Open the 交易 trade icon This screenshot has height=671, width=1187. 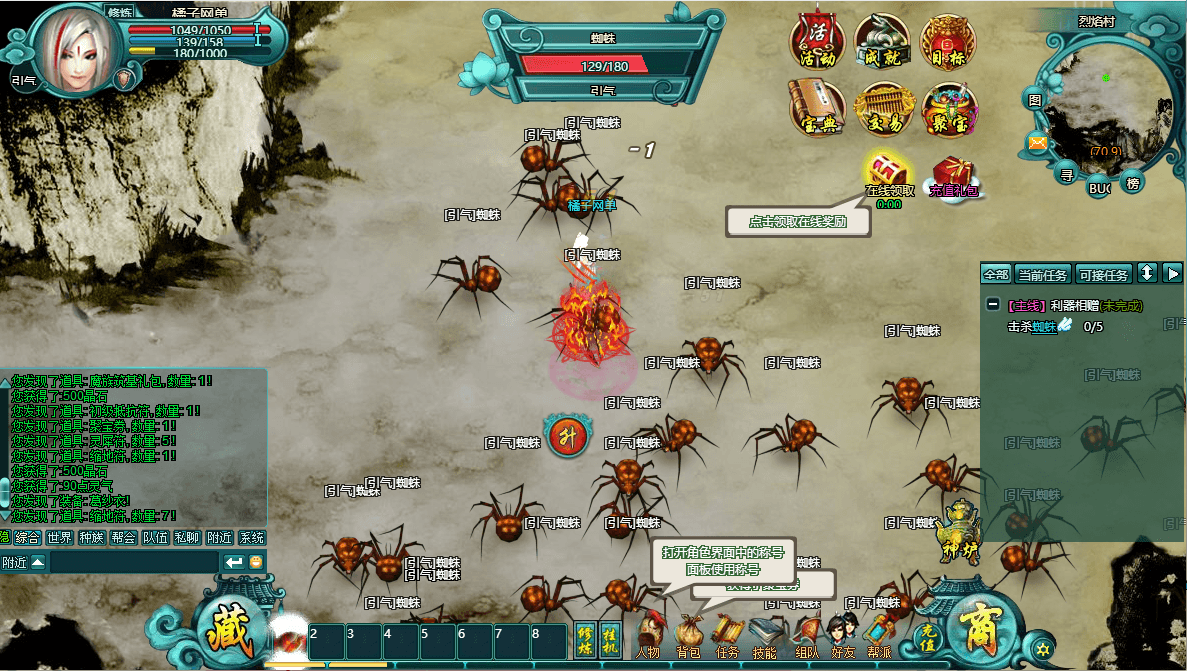pyautogui.click(x=882, y=109)
